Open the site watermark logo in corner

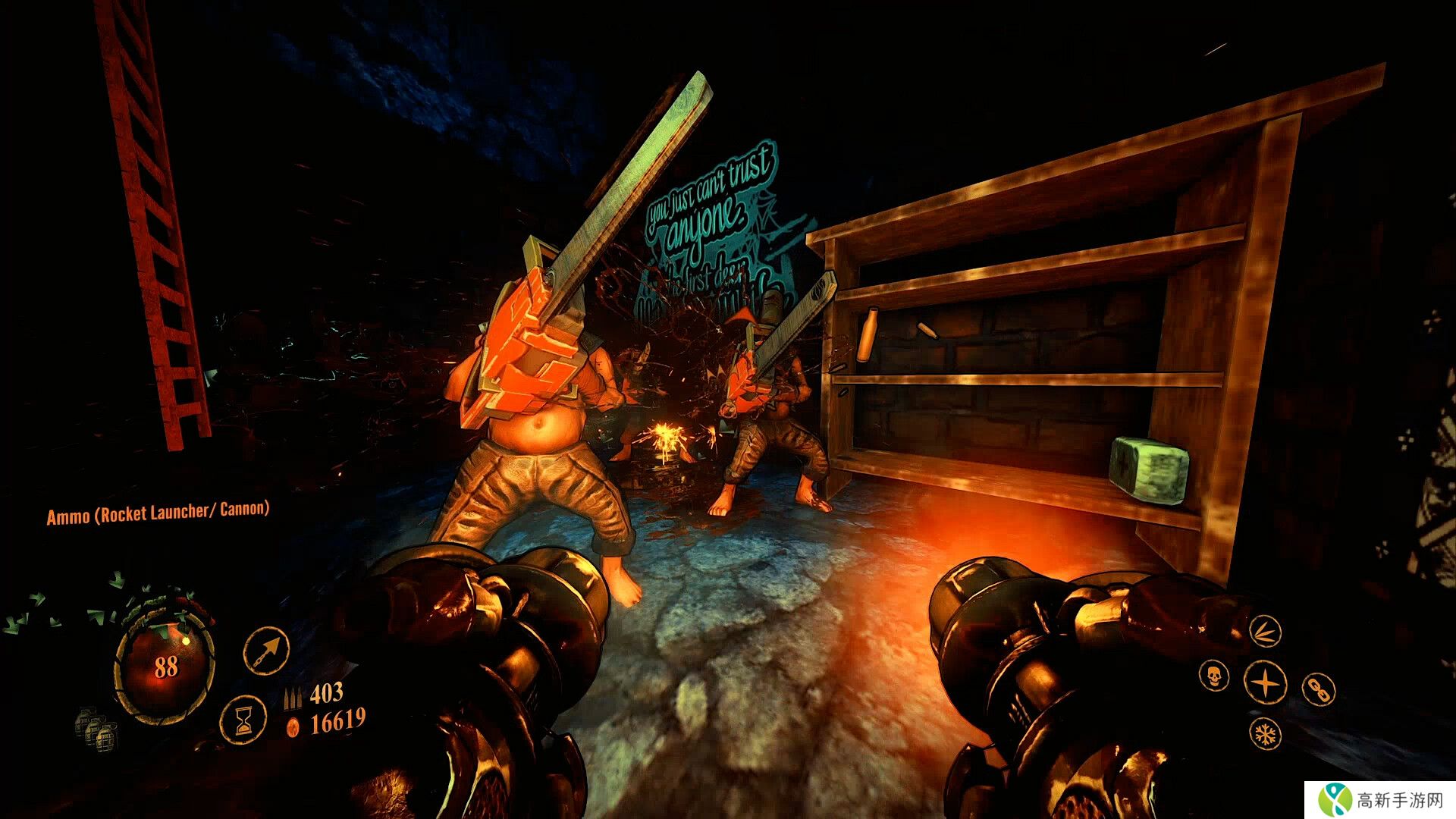coord(1336,800)
